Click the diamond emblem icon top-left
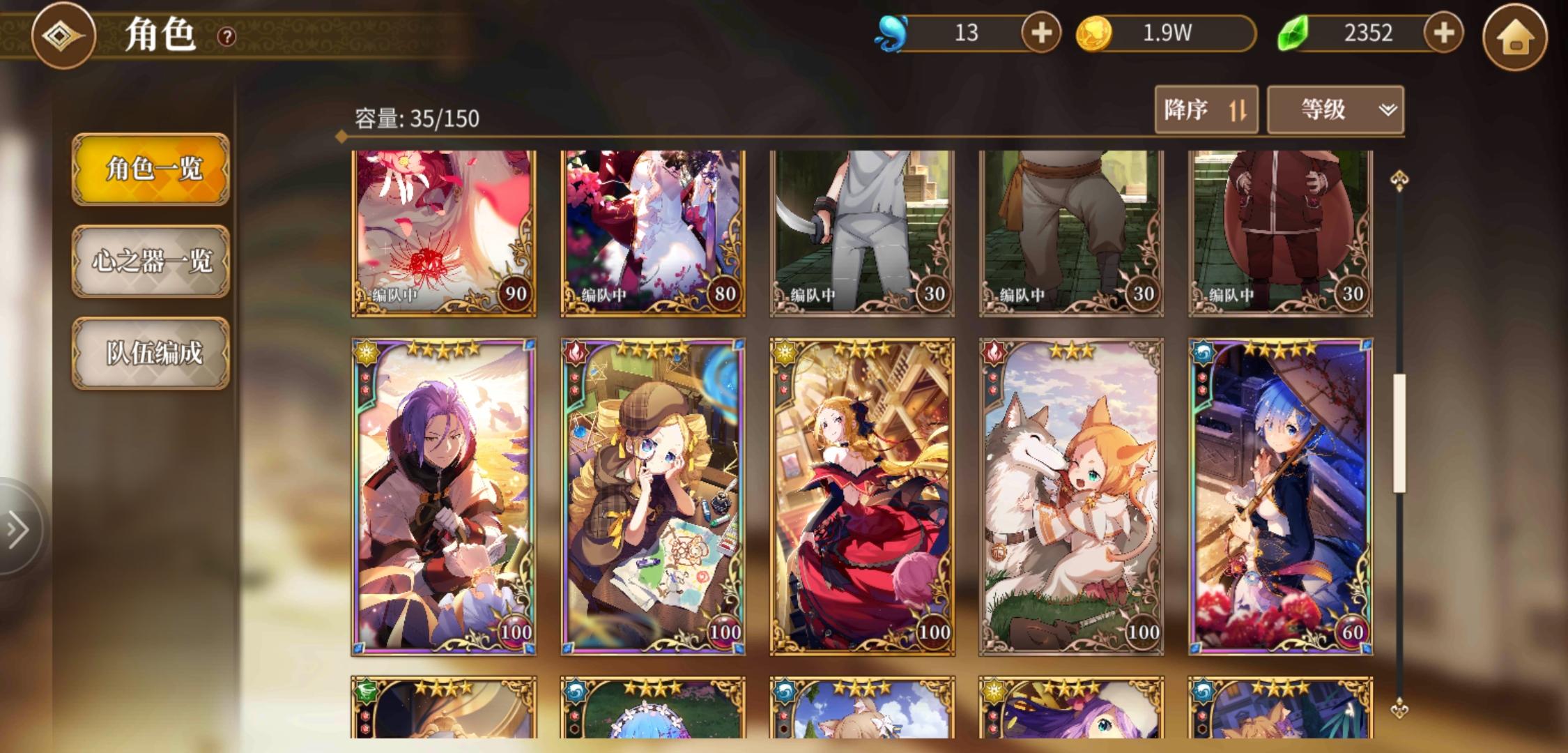The image size is (1568, 753). [64, 36]
